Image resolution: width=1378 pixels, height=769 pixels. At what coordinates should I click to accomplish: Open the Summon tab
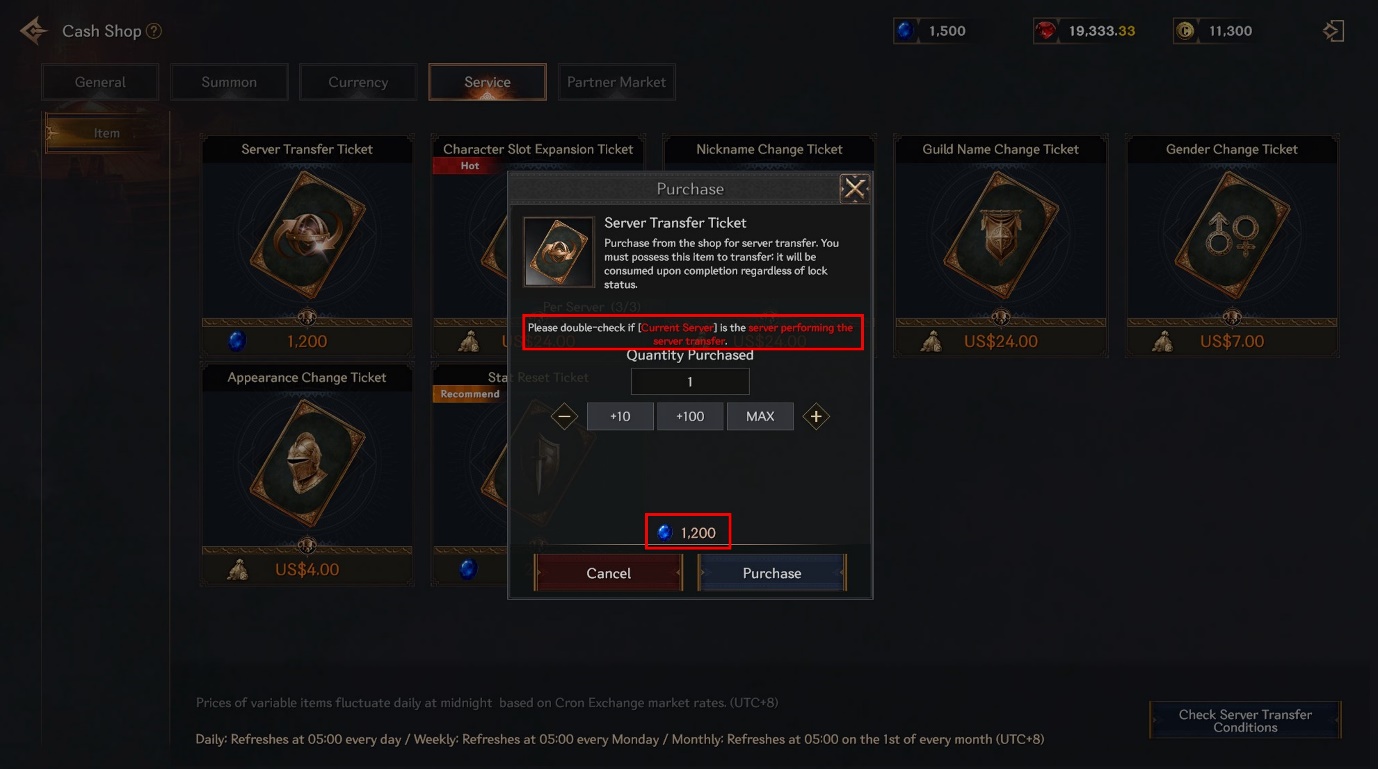coord(229,82)
